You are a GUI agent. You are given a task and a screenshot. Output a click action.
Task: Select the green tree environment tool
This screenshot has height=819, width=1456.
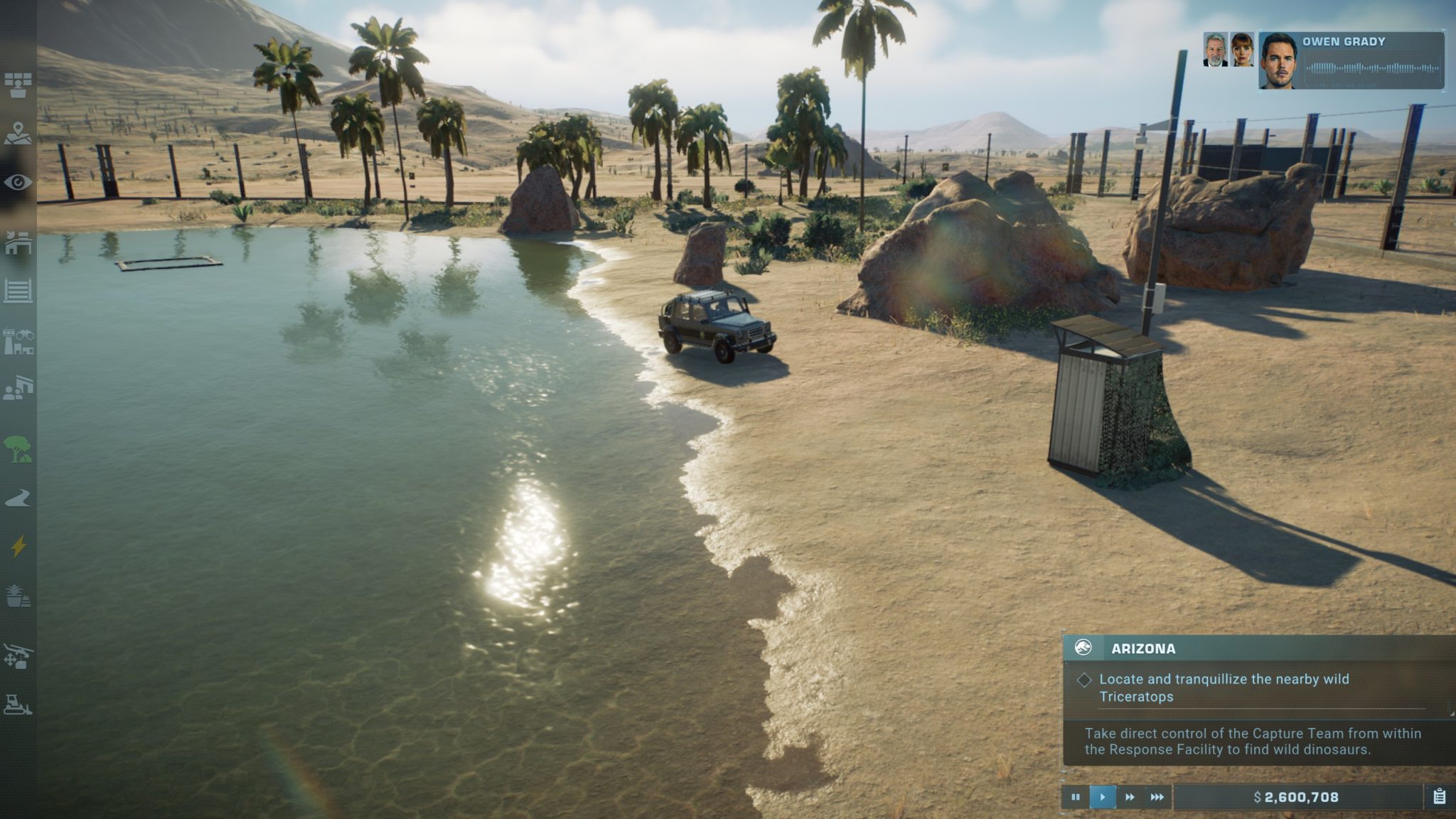click(18, 449)
